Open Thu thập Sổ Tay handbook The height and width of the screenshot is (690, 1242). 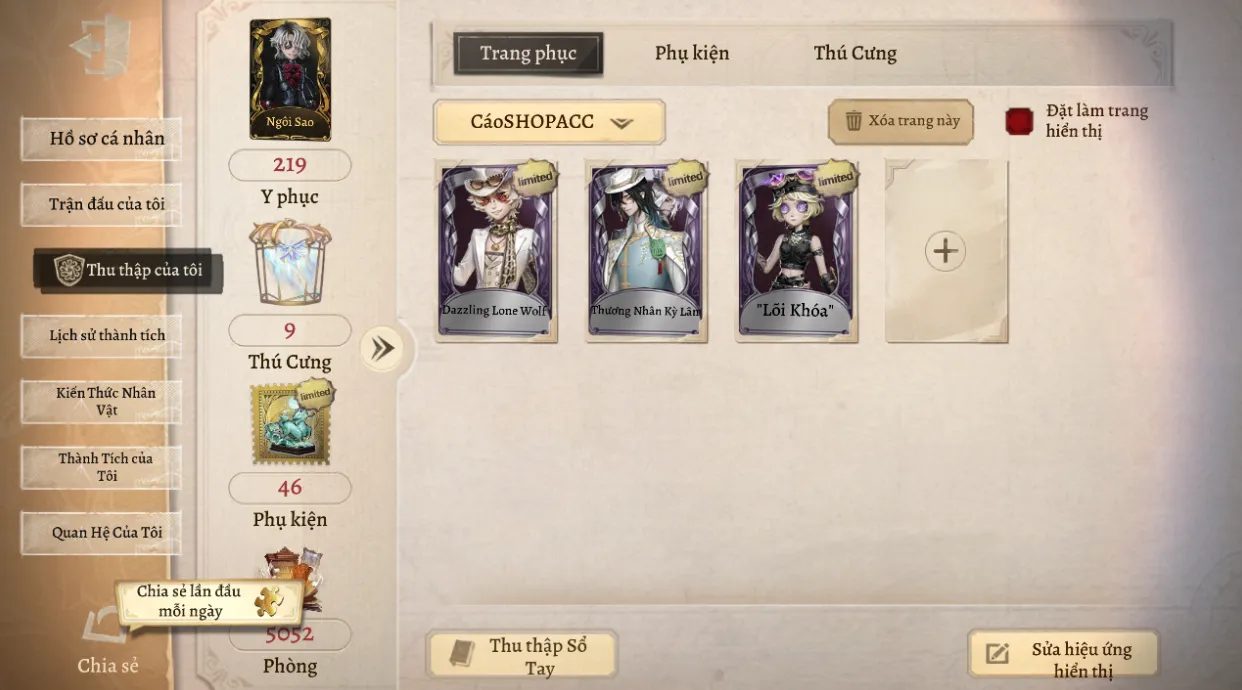(x=521, y=655)
